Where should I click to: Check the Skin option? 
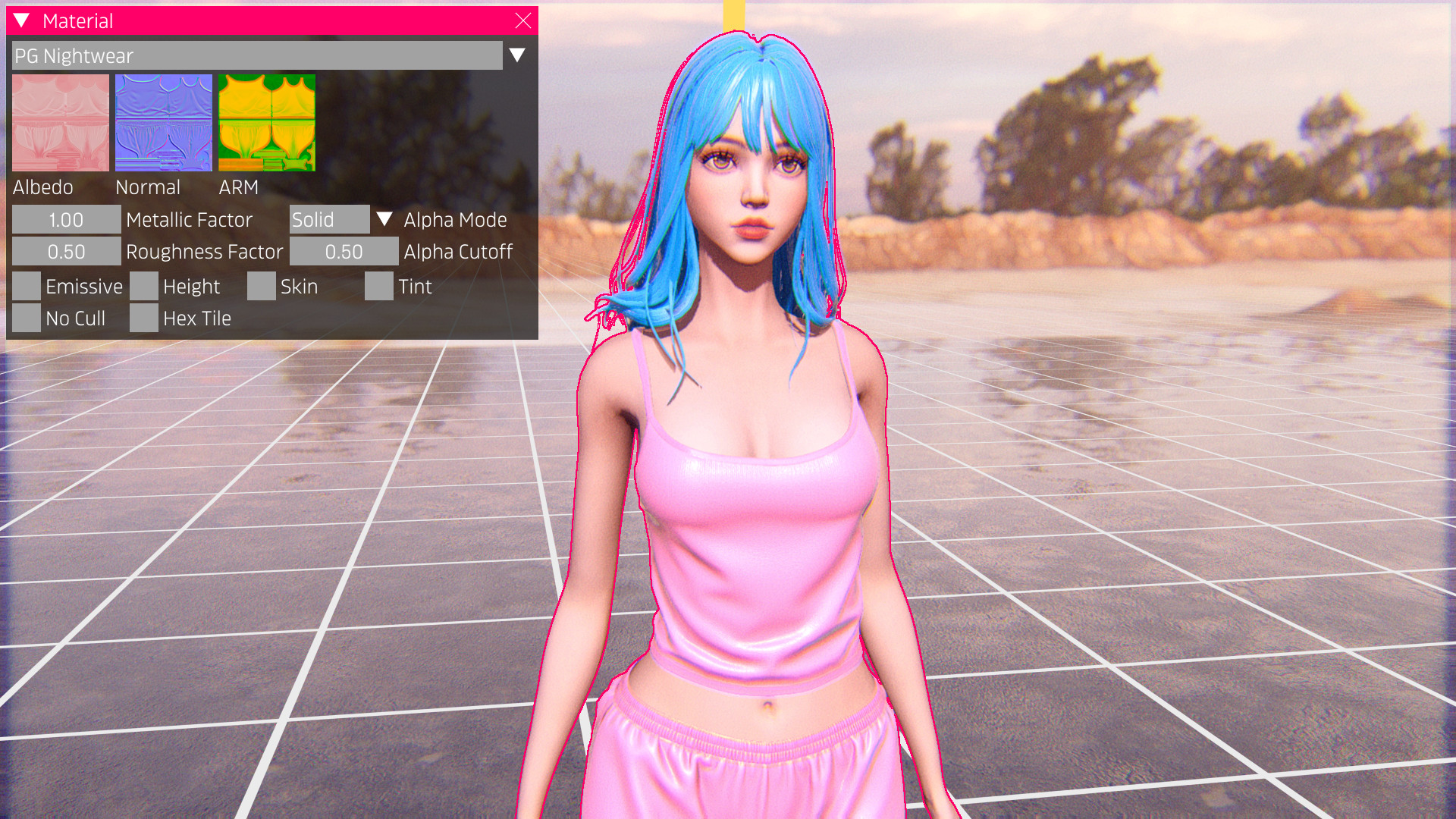point(262,287)
